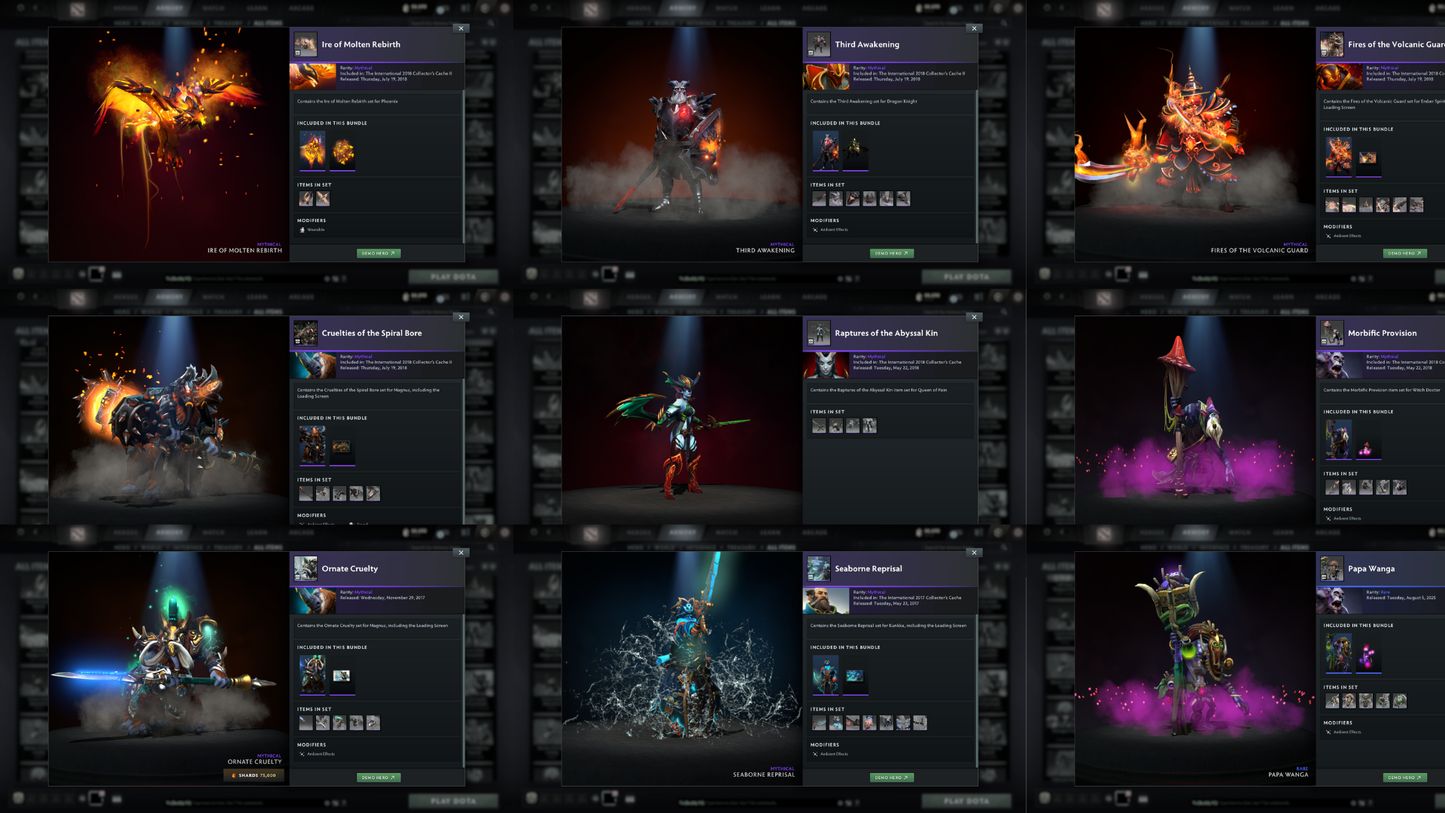The image size is (1445, 813).
Task: Select the first item icon in Raptures of the Abyssal Kin
Action: click(818, 424)
